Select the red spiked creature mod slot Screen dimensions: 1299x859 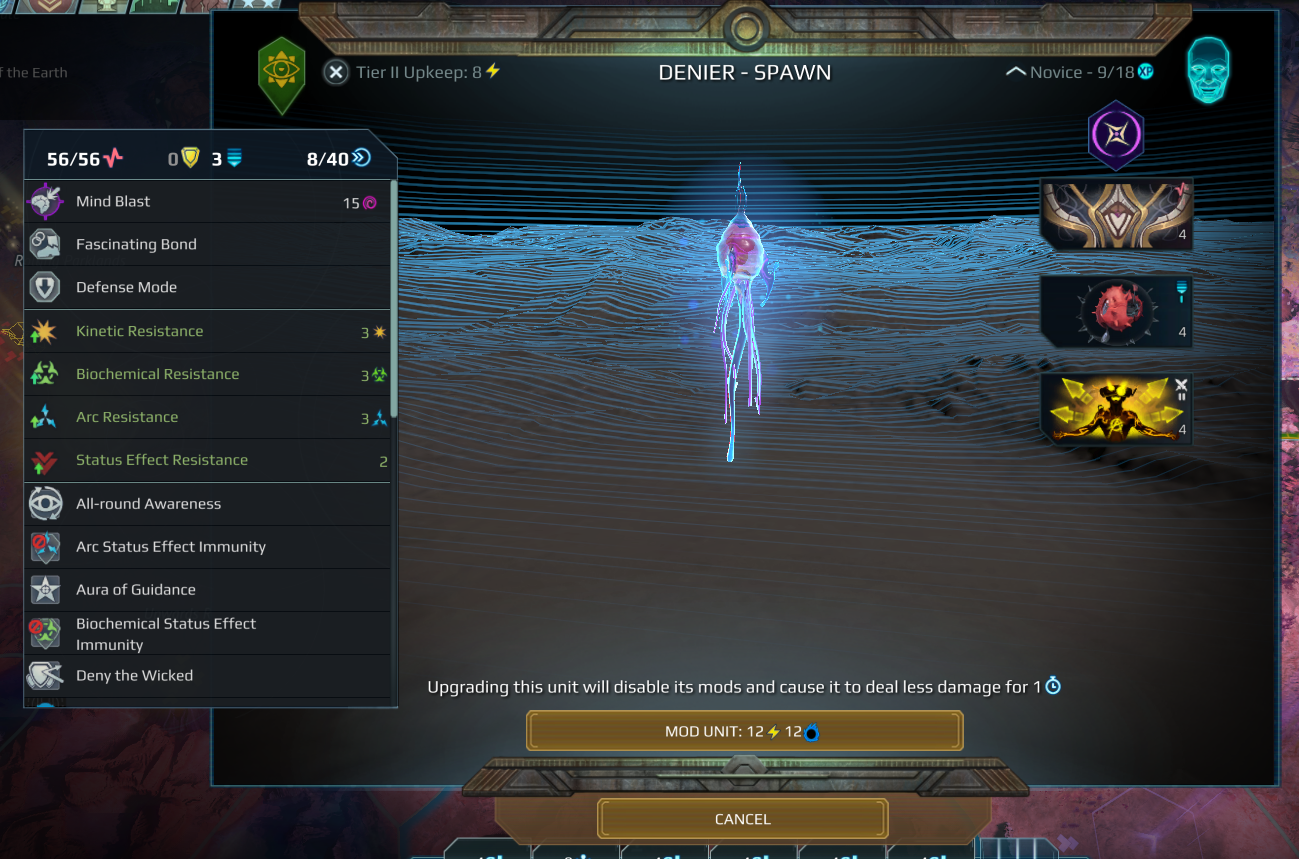pos(1116,310)
